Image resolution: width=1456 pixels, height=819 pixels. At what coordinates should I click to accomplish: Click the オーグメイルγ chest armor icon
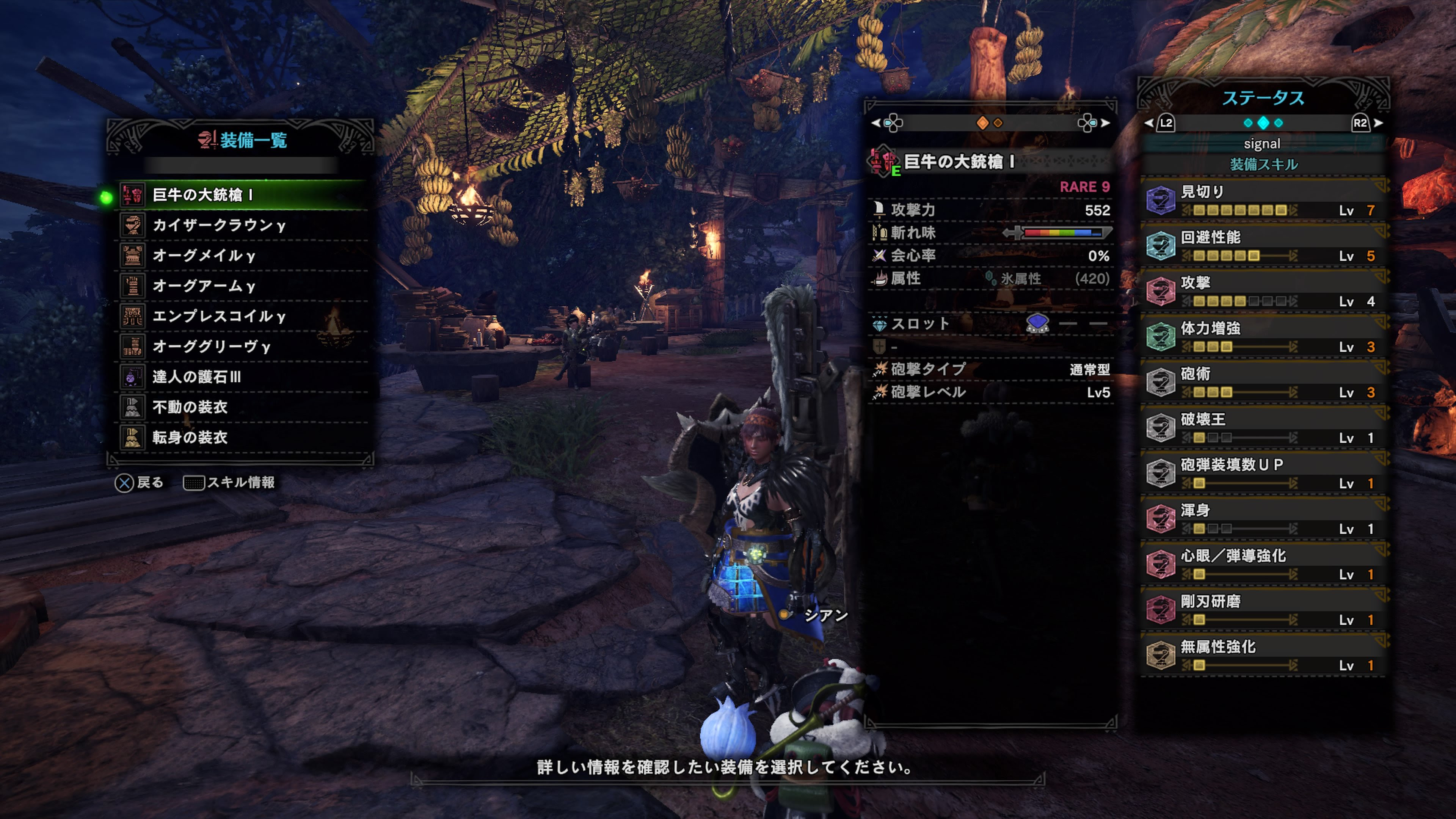[133, 256]
